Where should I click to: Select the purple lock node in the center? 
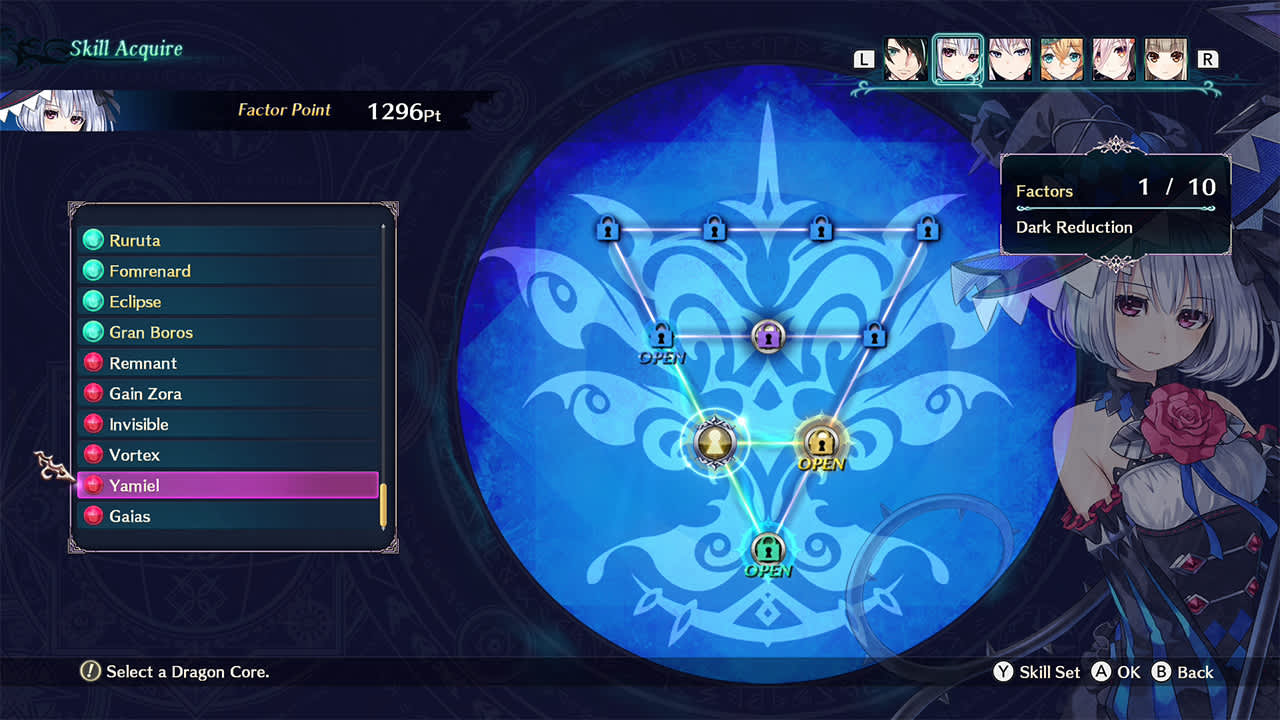tap(767, 337)
